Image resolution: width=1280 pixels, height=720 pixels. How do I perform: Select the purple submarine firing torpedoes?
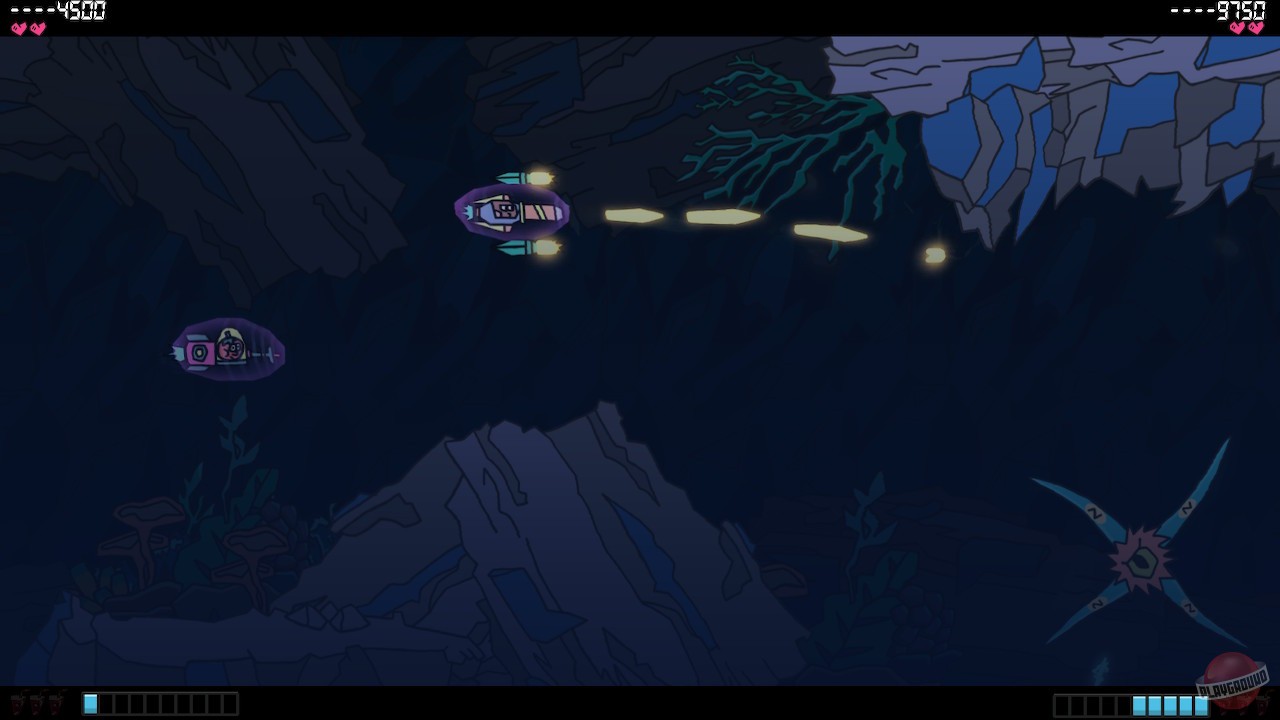(x=512, y=212)
